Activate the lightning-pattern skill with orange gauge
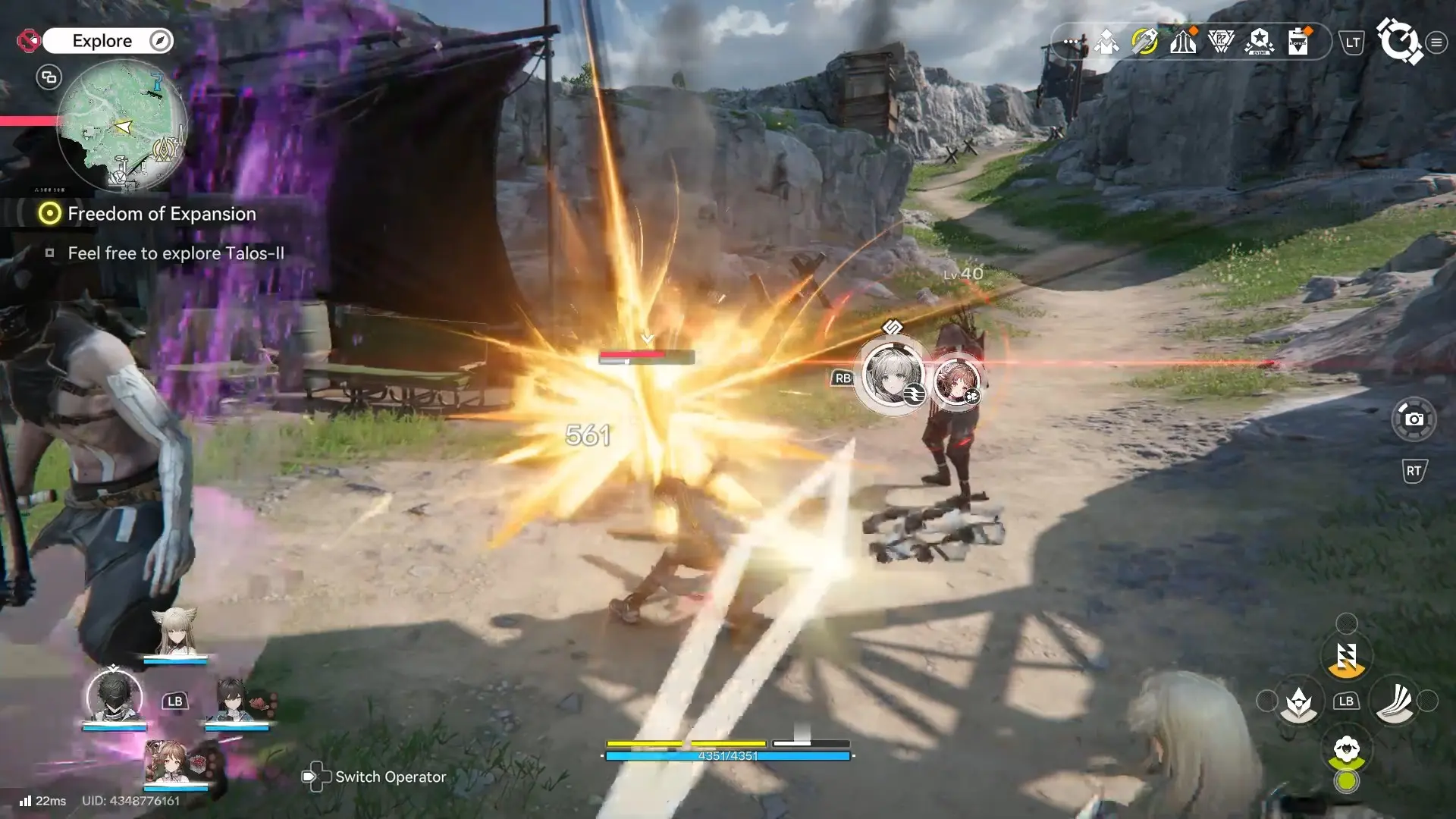This screenshot has width=1456, height=819. [x=1346, y=657]
